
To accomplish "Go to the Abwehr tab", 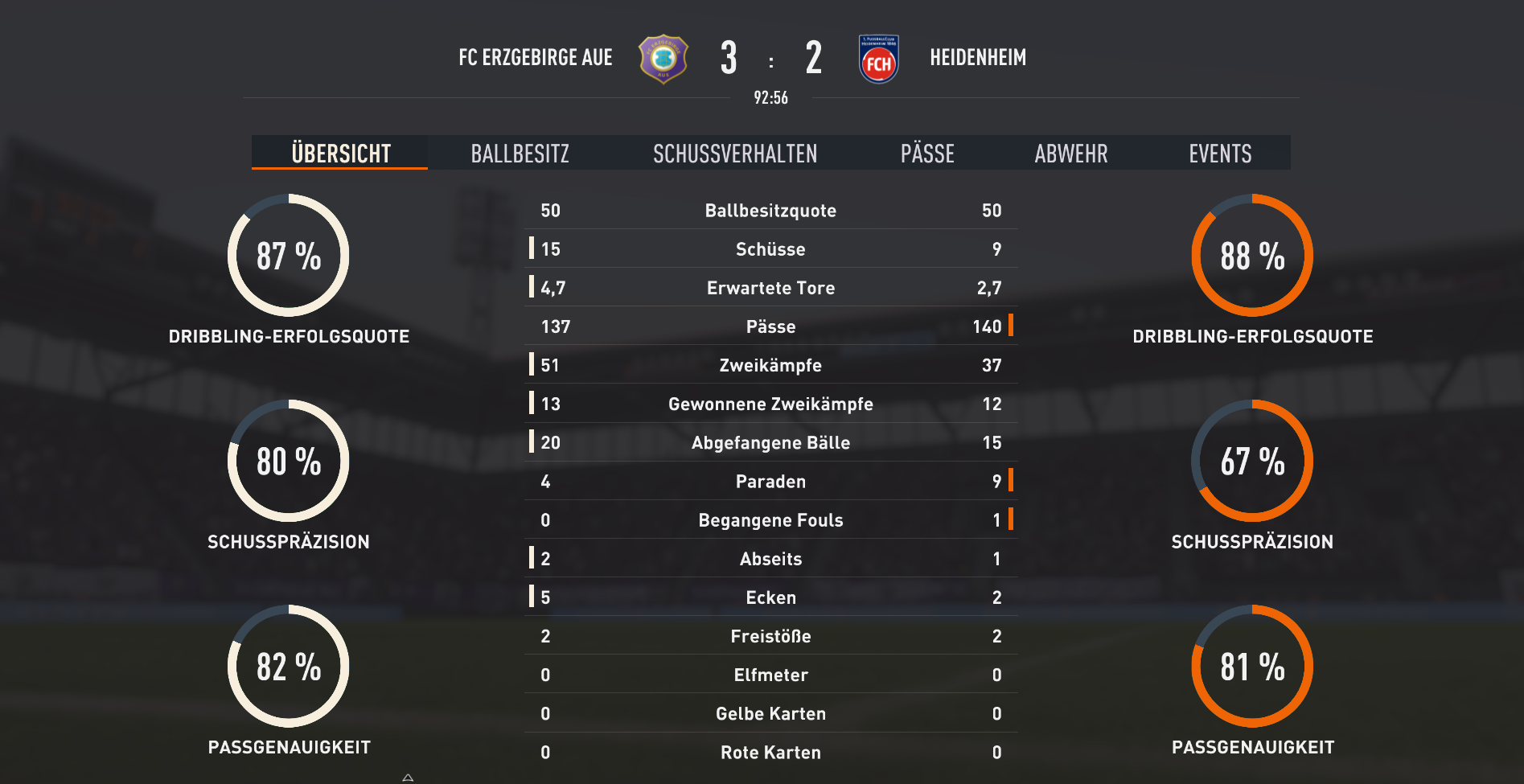I will click(x=1070, y=154).
